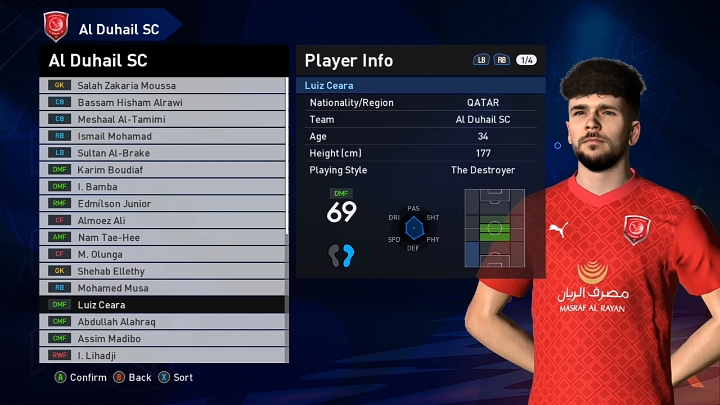Image resolution: width=720 pixels, height=405 pixels.
Task: Click the highlighted Luiz Ceara row
Action: click(x=160, y=304)
